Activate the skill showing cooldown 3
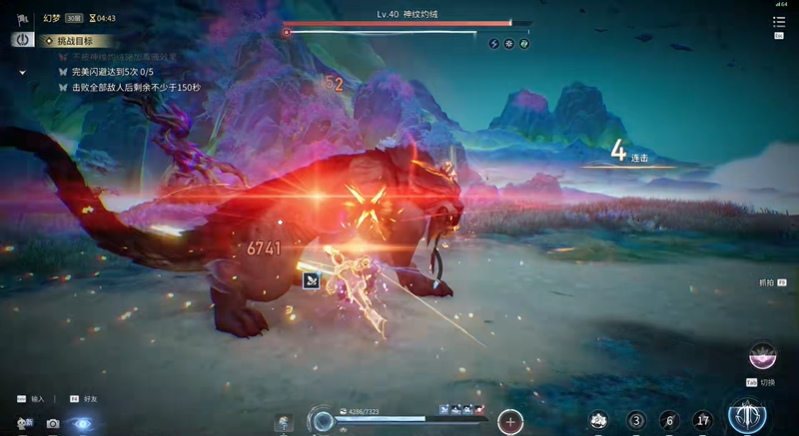 pos(636,421)
